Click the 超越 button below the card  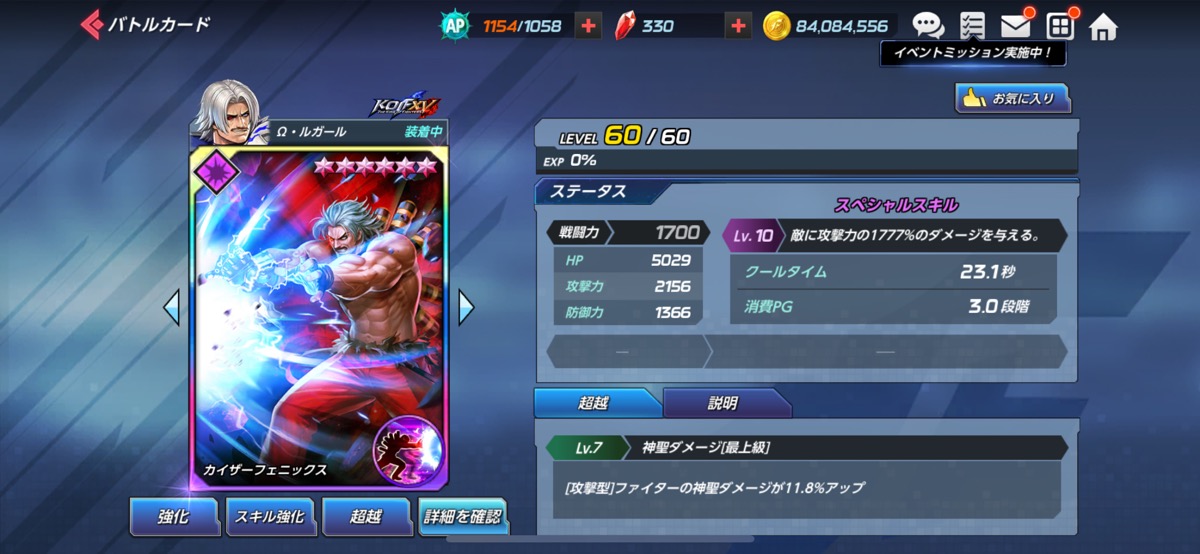pyautogui.click(x=366, y=516)
